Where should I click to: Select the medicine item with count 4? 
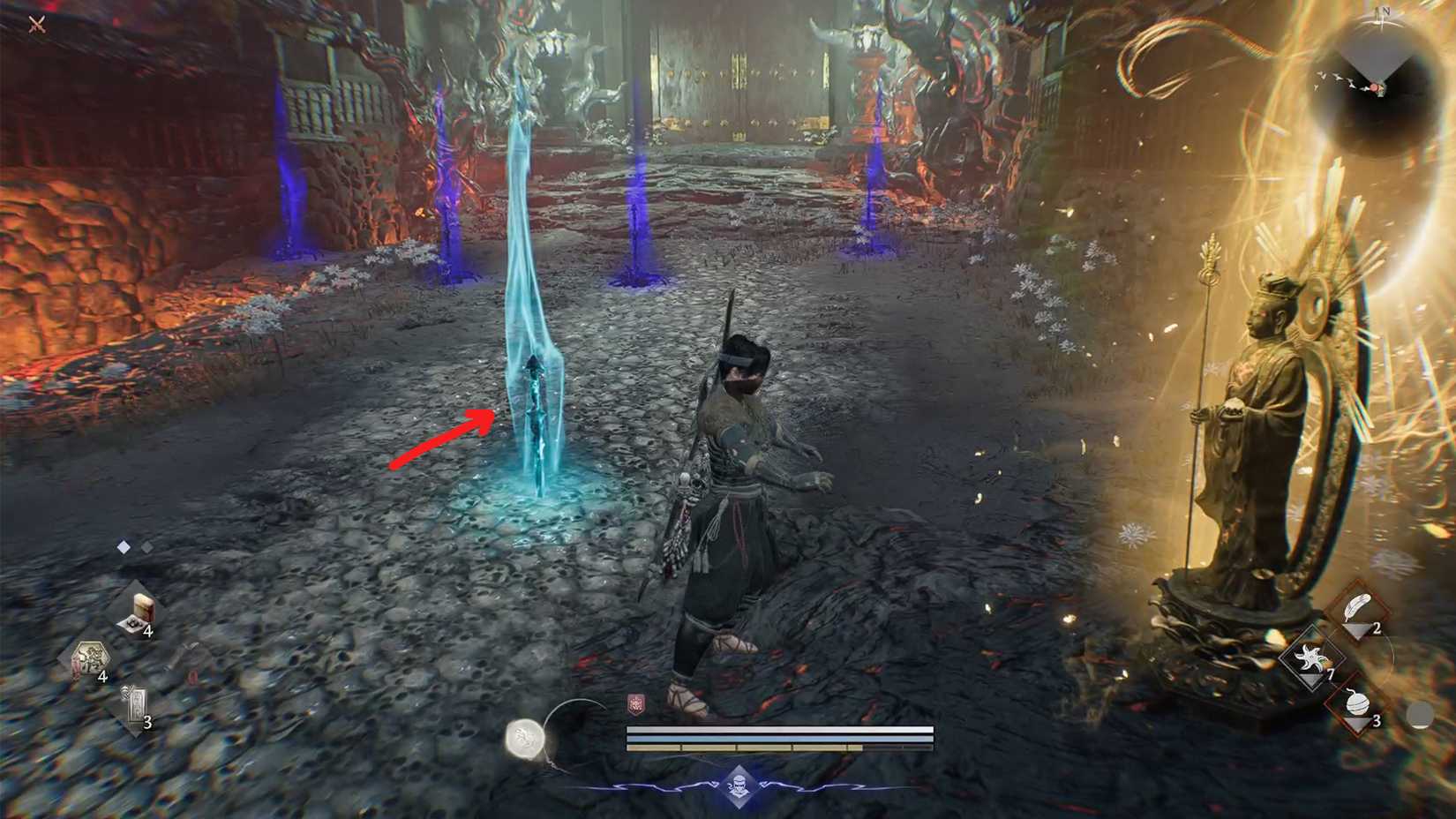141,609
